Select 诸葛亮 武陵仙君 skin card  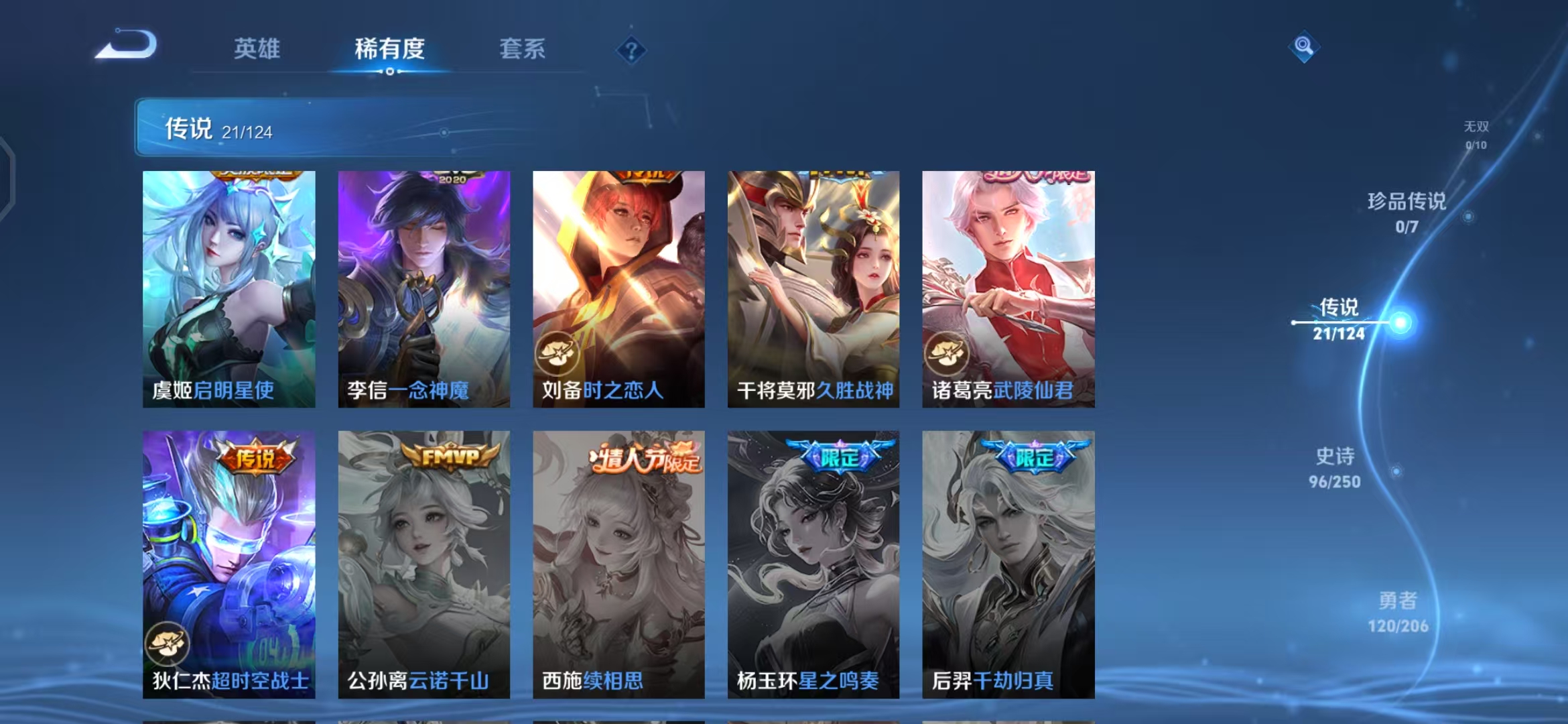click(1008, 289)
